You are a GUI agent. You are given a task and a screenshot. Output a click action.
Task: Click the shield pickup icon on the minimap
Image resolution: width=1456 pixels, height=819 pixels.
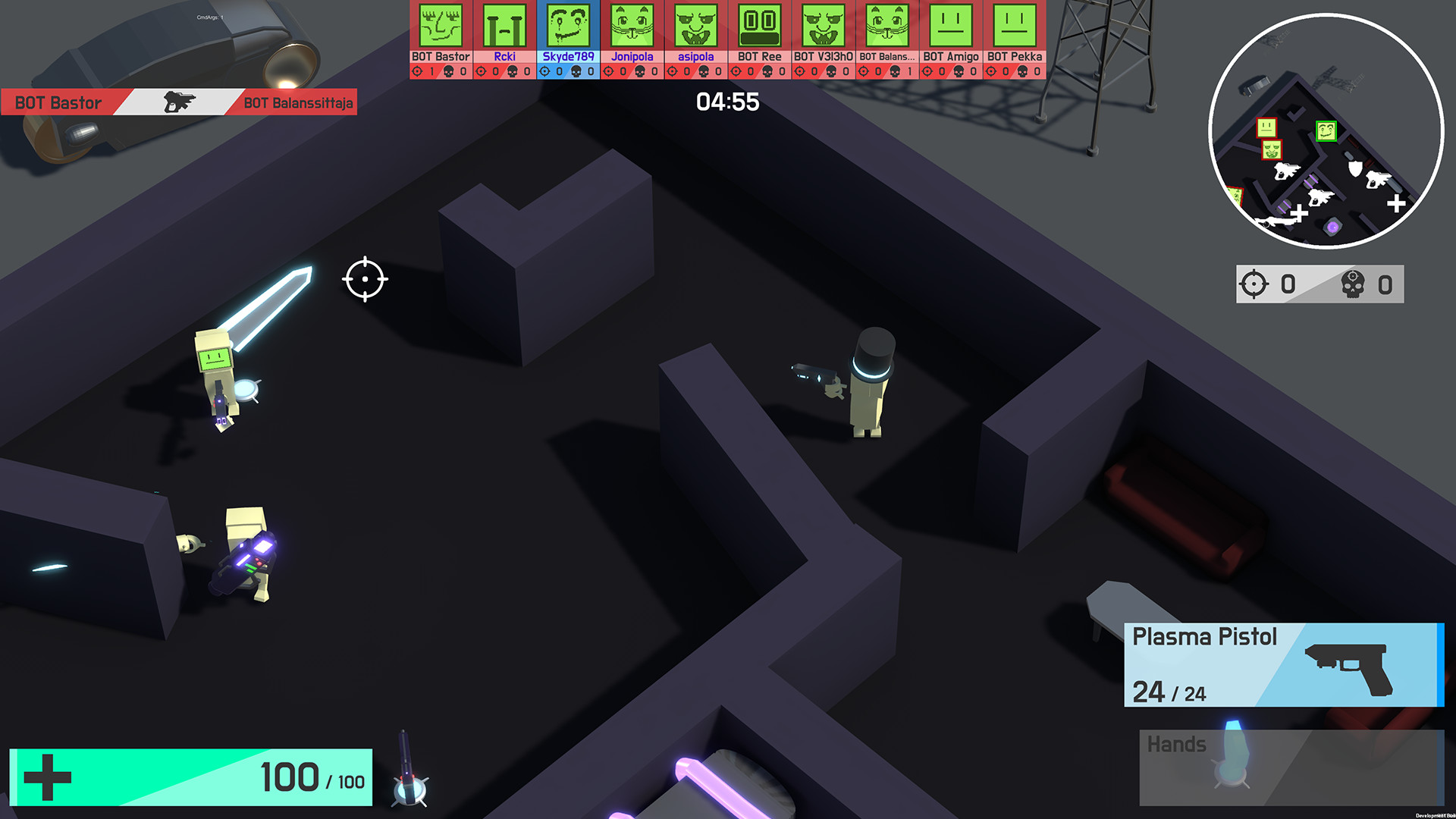pyautogui.click(x=1354, y=168)
